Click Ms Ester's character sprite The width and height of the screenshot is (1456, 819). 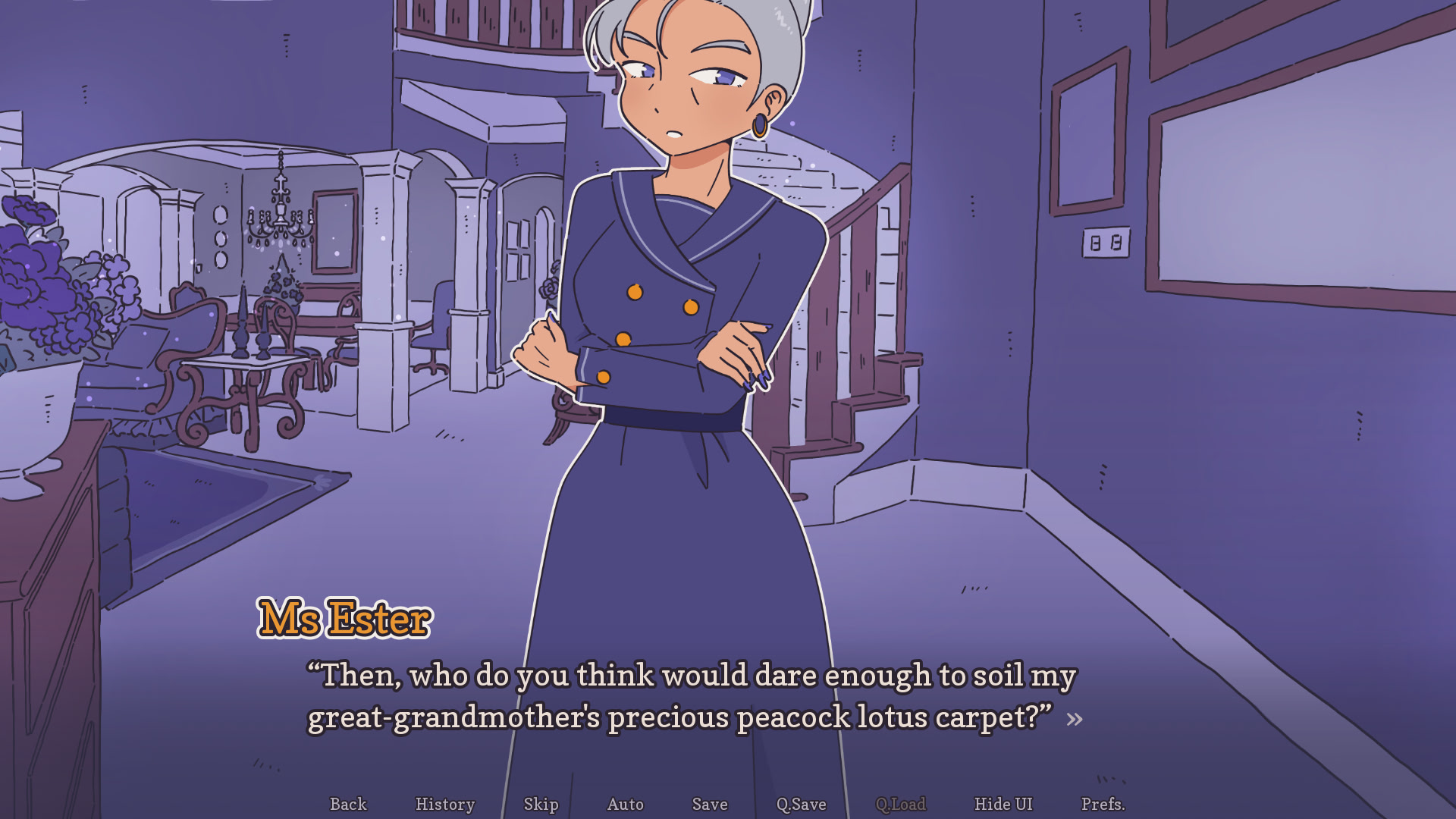click(675, 303)
